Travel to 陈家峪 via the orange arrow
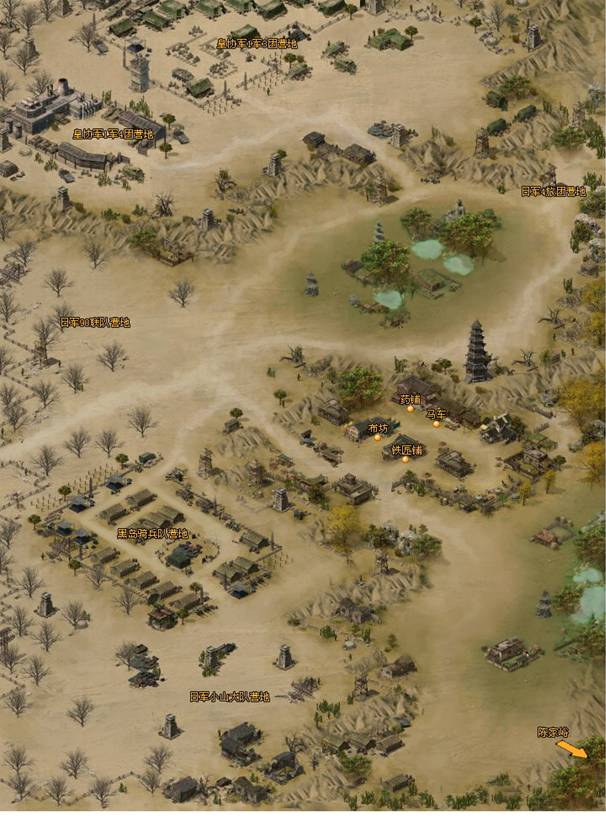Screen dimensions: 606x819 [574, 750]
